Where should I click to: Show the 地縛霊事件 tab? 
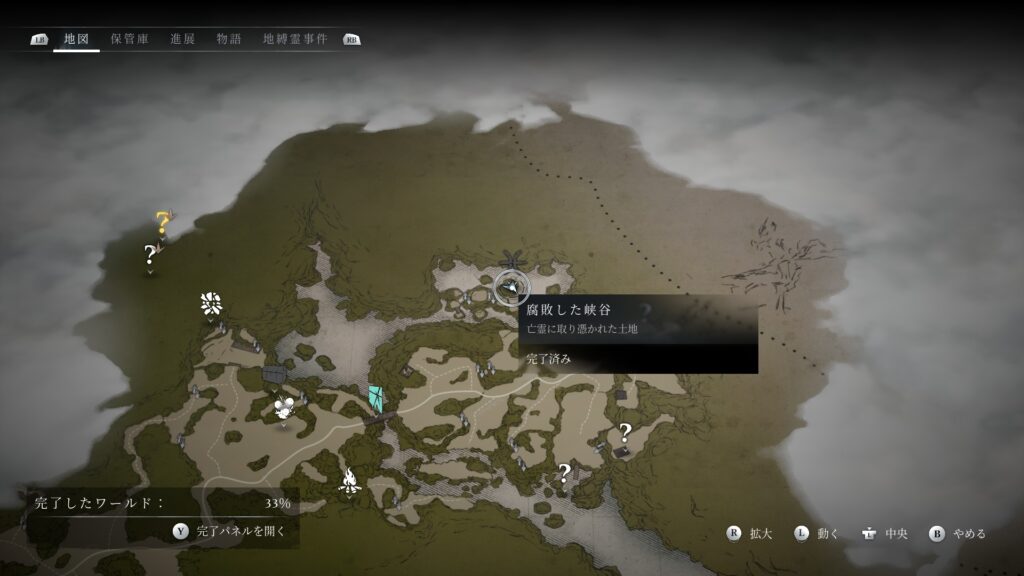coord(294,39)
